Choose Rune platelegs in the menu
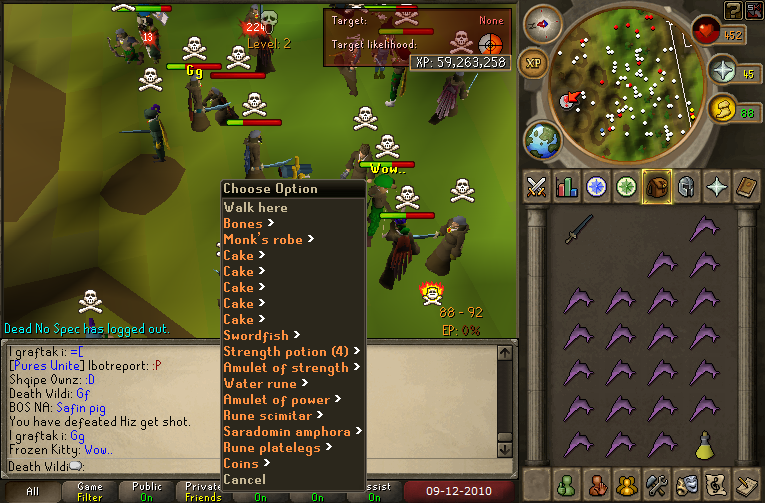The height and width of the screenshot is (503, 765). pyautogui.click(x=272, y=447)
